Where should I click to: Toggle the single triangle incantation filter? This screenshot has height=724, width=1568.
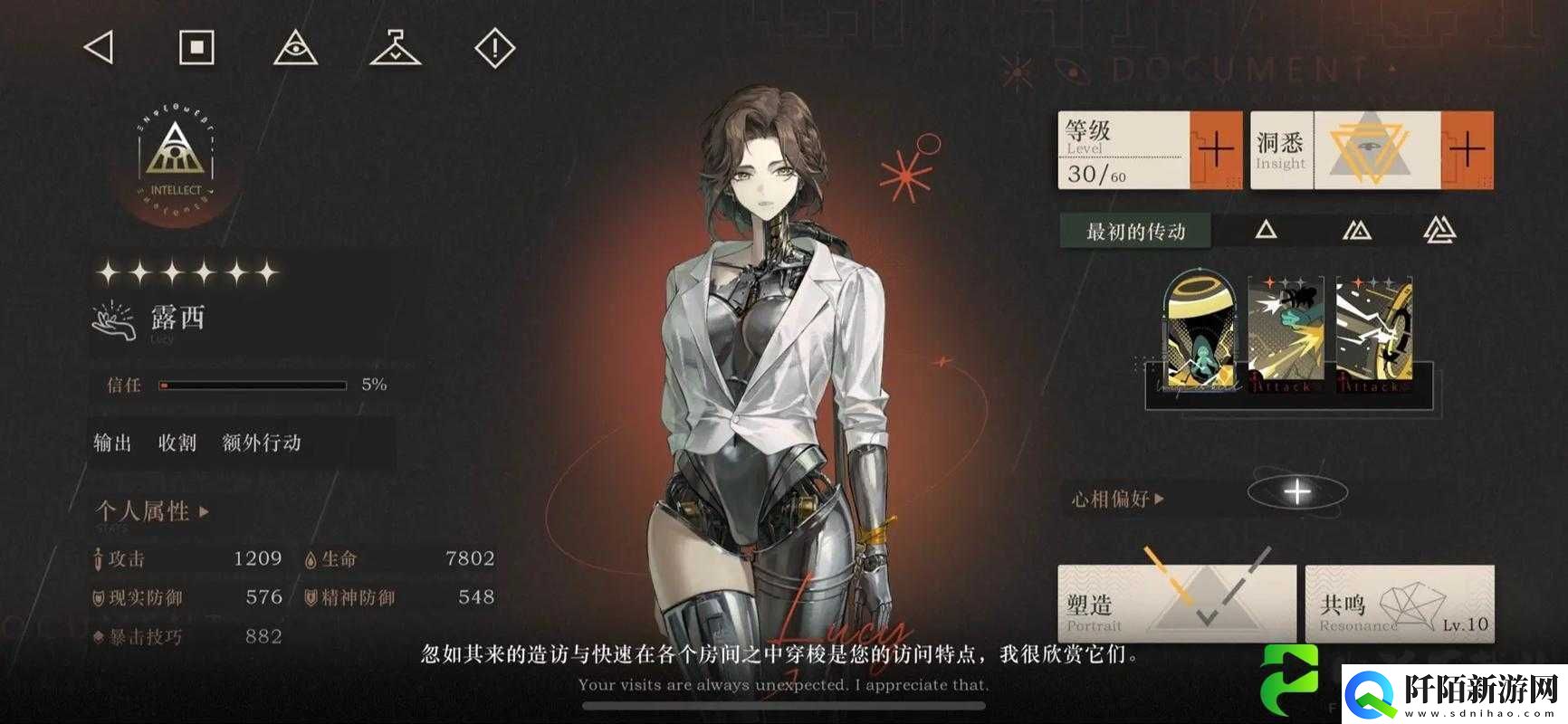point(1267,231)
